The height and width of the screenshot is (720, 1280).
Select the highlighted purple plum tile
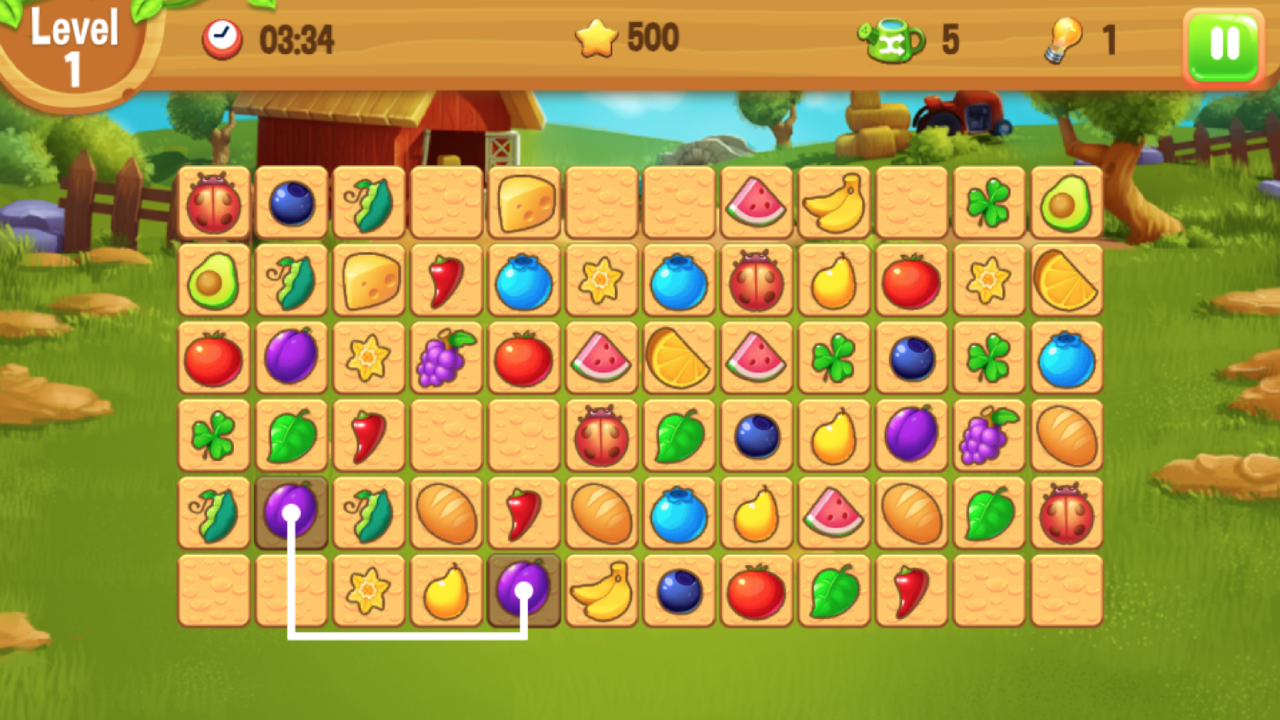(291, 513)
